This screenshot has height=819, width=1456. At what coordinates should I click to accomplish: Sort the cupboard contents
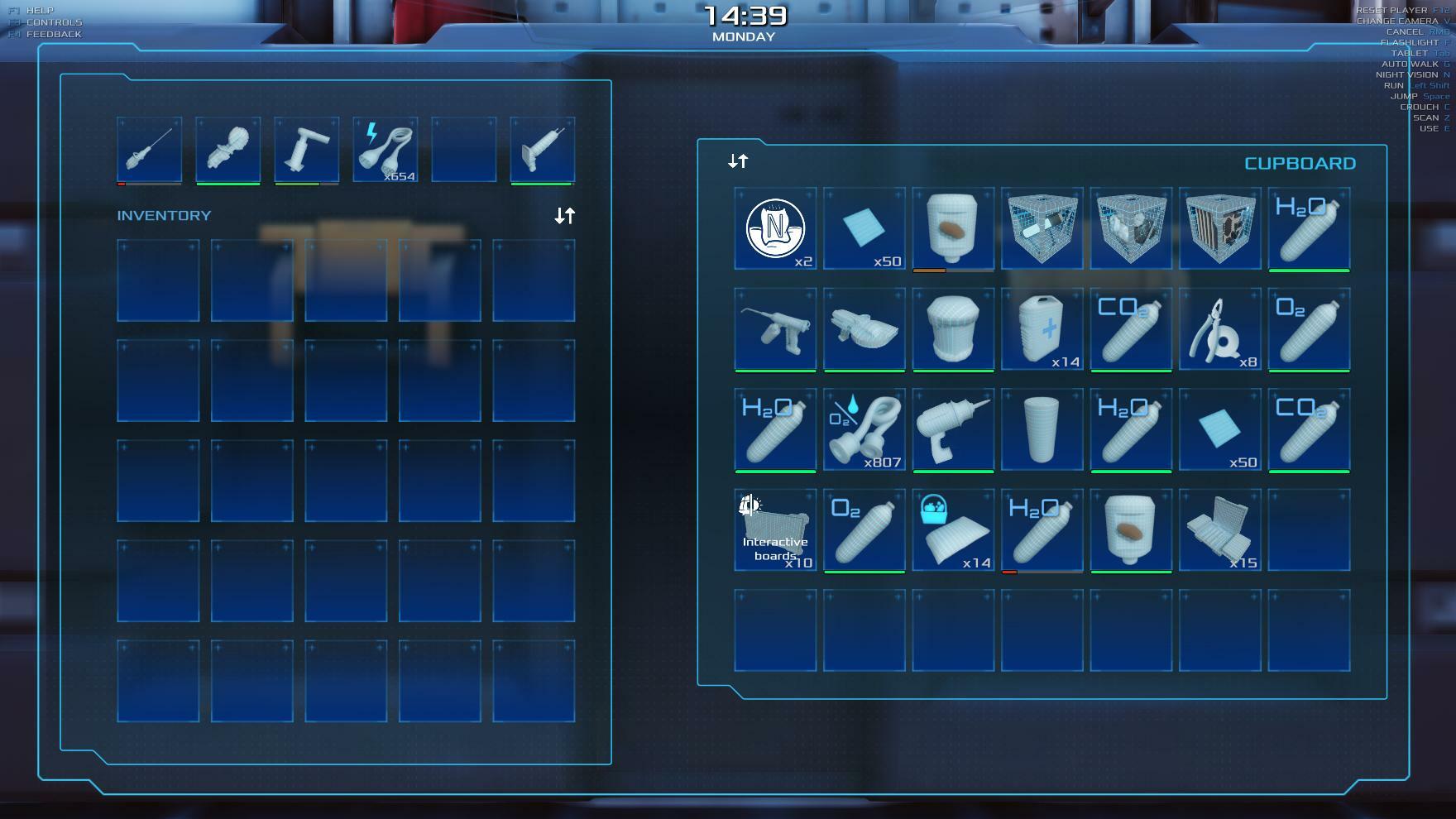click(738, 161)
